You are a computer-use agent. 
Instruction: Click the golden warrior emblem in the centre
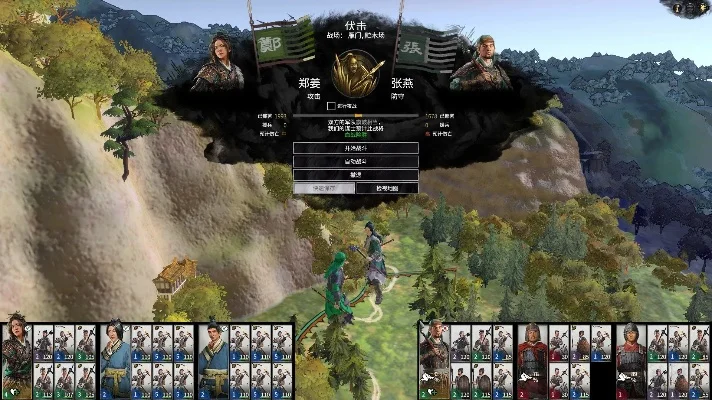pyautogui.click(x=357, y=71)
